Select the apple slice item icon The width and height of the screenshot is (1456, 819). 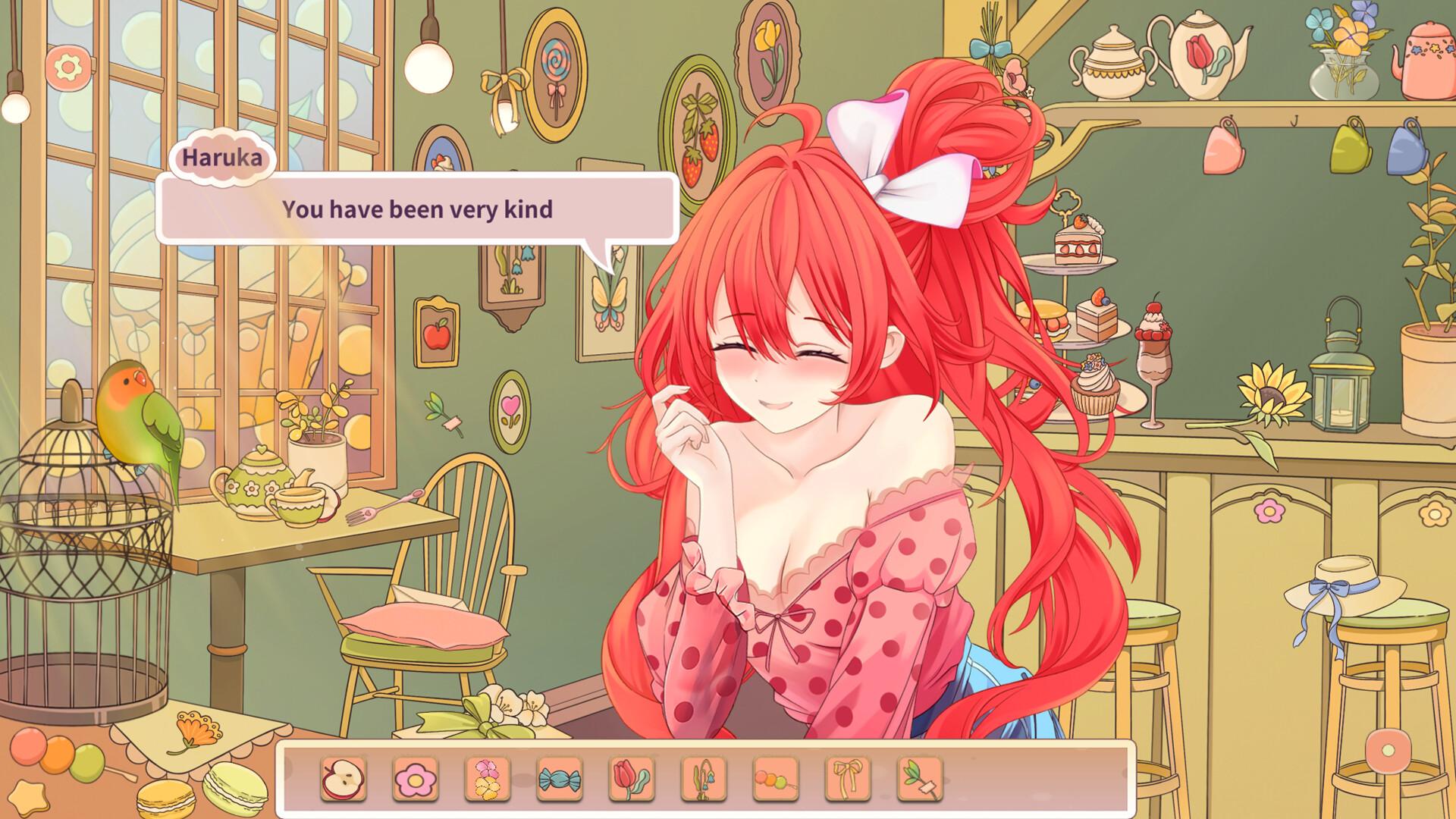pos(341,778)
